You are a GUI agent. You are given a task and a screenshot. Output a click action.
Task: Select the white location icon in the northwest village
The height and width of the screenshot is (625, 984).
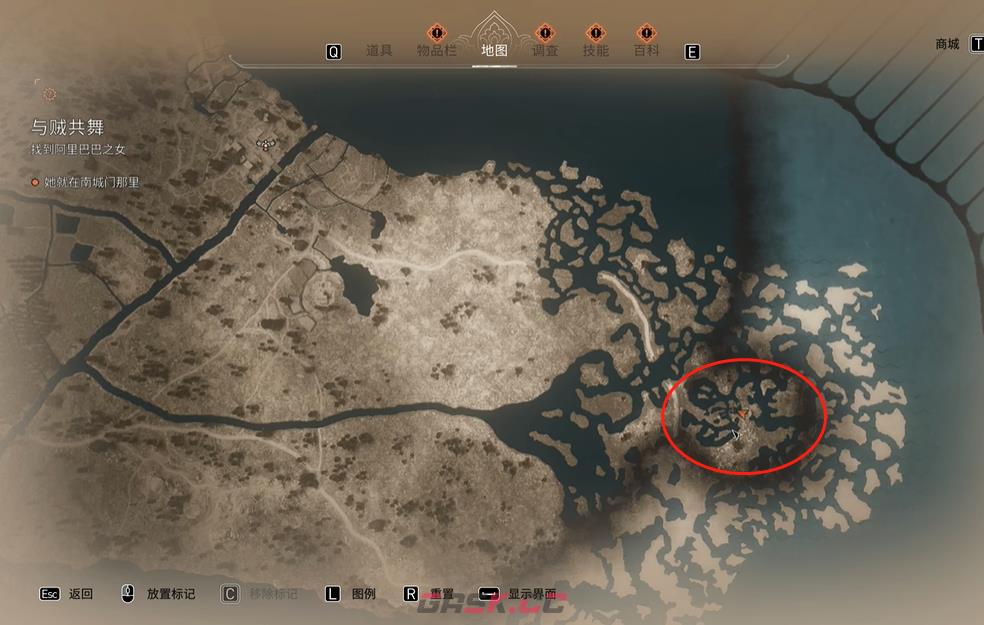pyautogui.click(x=265, y=144)
